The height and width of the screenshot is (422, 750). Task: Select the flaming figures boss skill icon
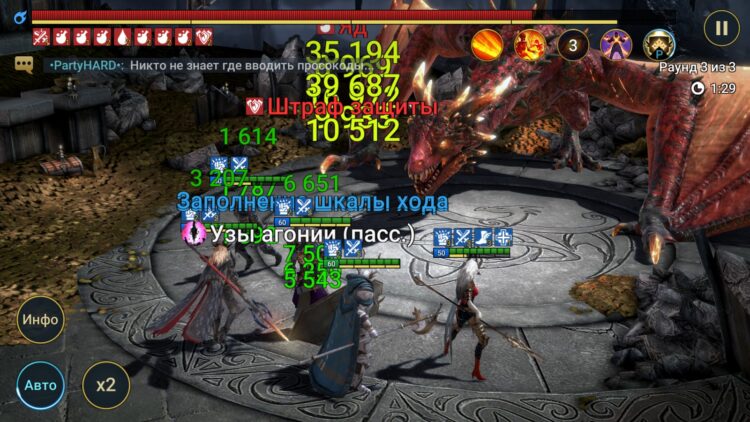pos(530,44)
